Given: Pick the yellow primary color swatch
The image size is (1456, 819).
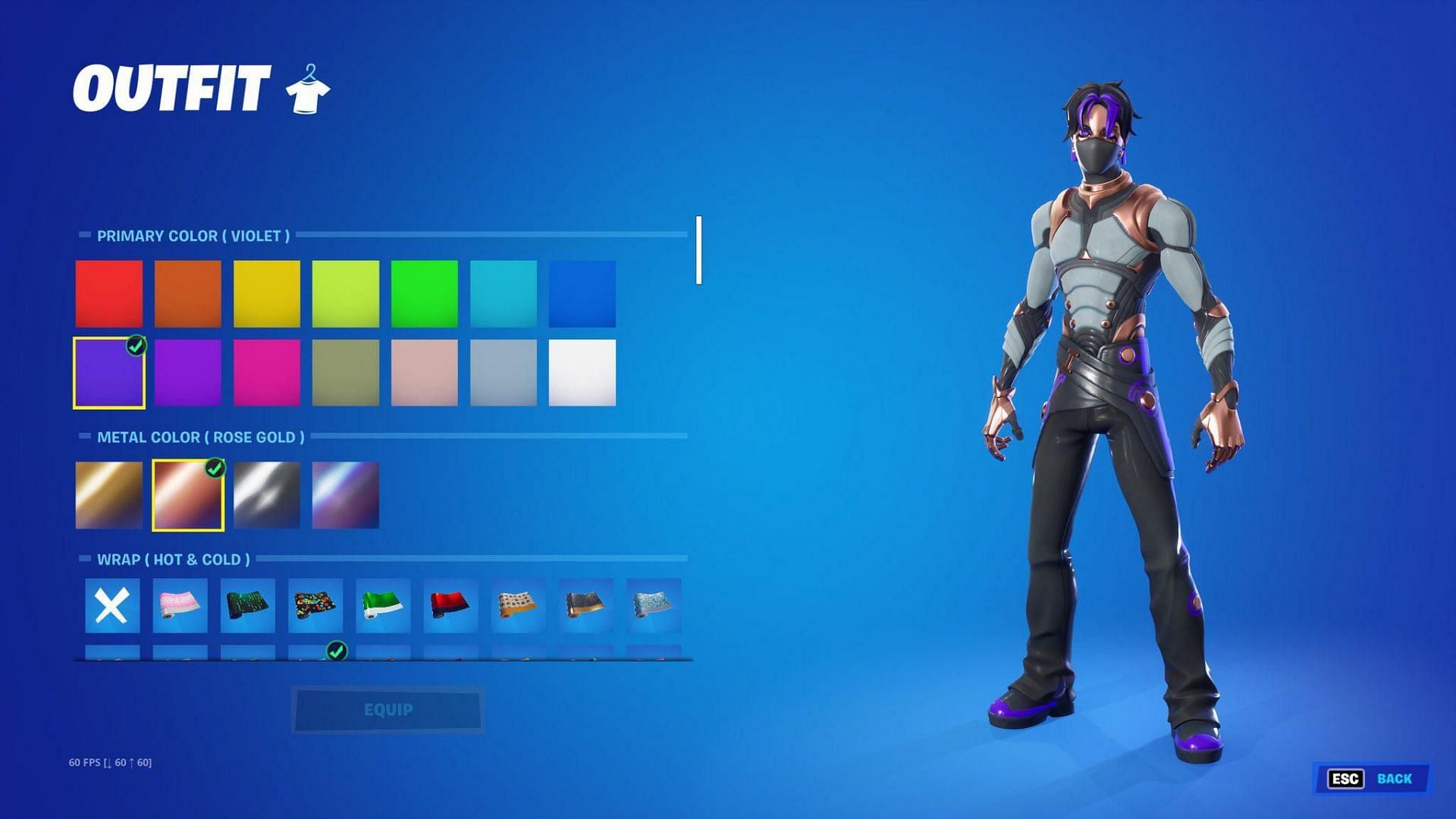Looking at the screenshot, I should [x=267, y=293].
